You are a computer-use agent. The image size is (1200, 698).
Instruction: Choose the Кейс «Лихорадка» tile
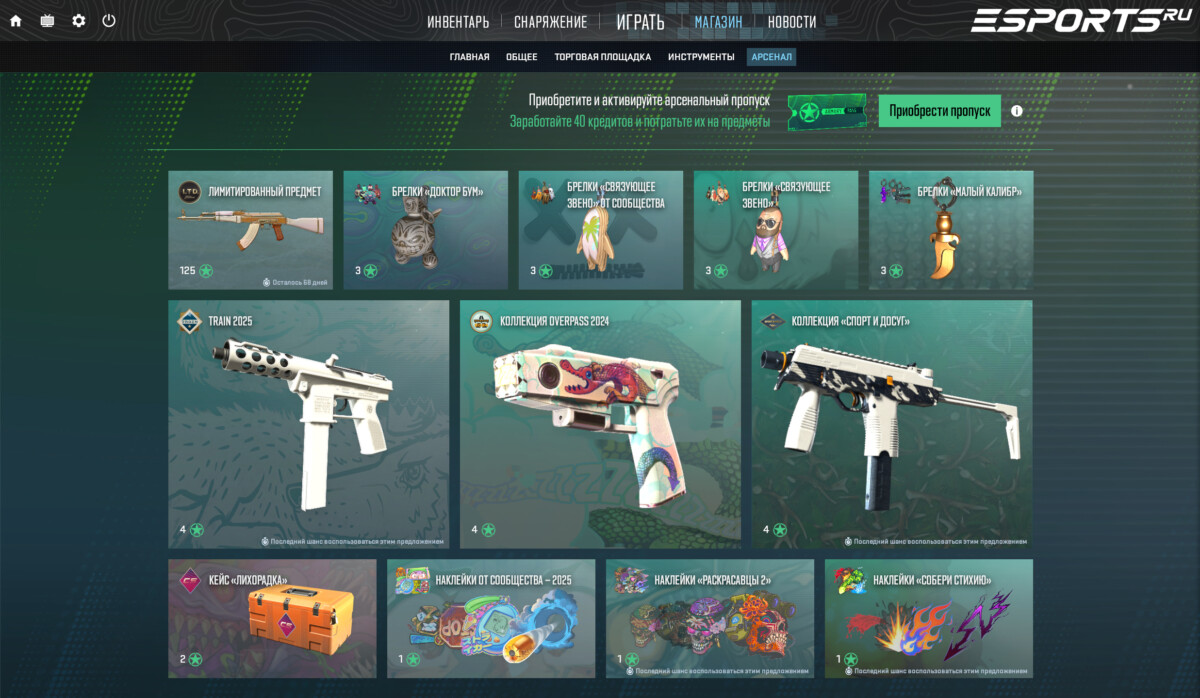click(x=272, y=618)
